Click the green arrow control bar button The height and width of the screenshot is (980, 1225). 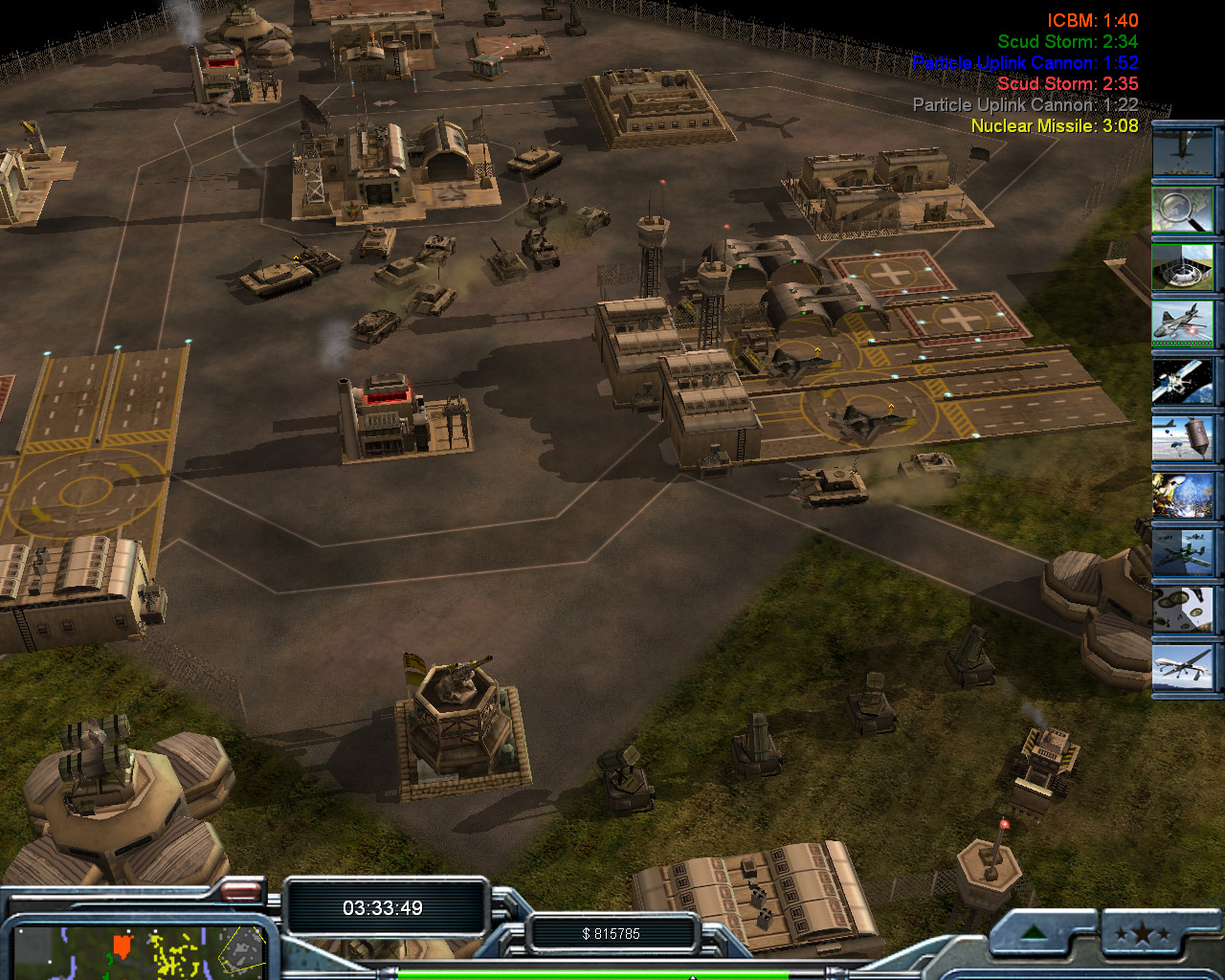(x=1036, y=933)
